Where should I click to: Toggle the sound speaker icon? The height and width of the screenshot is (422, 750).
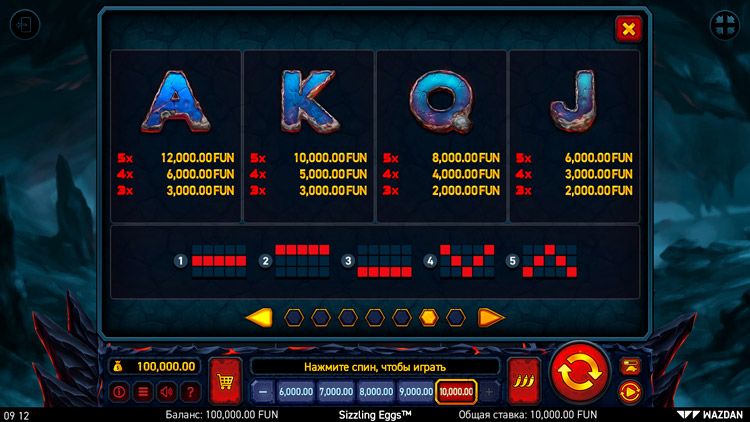tap(166, 392)
